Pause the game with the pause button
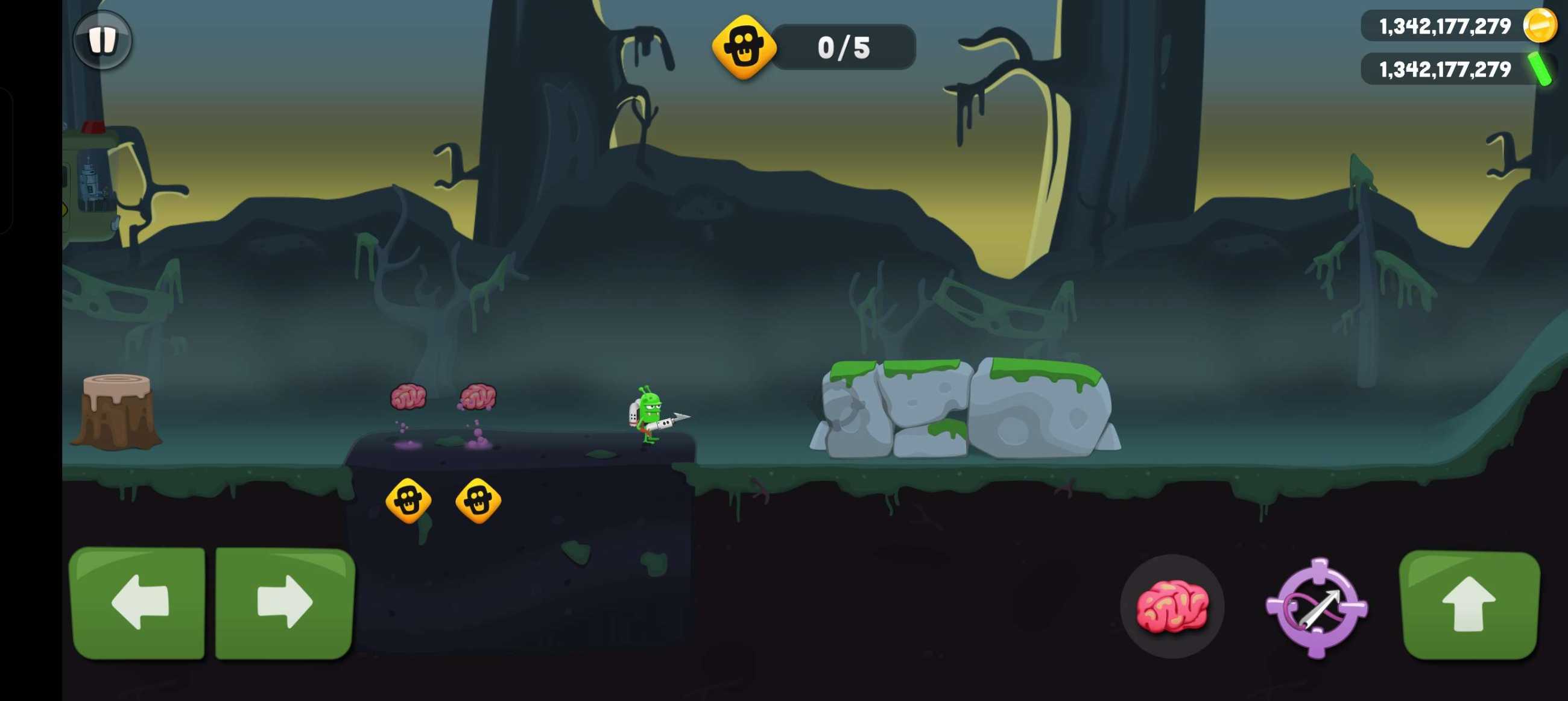 103,40
